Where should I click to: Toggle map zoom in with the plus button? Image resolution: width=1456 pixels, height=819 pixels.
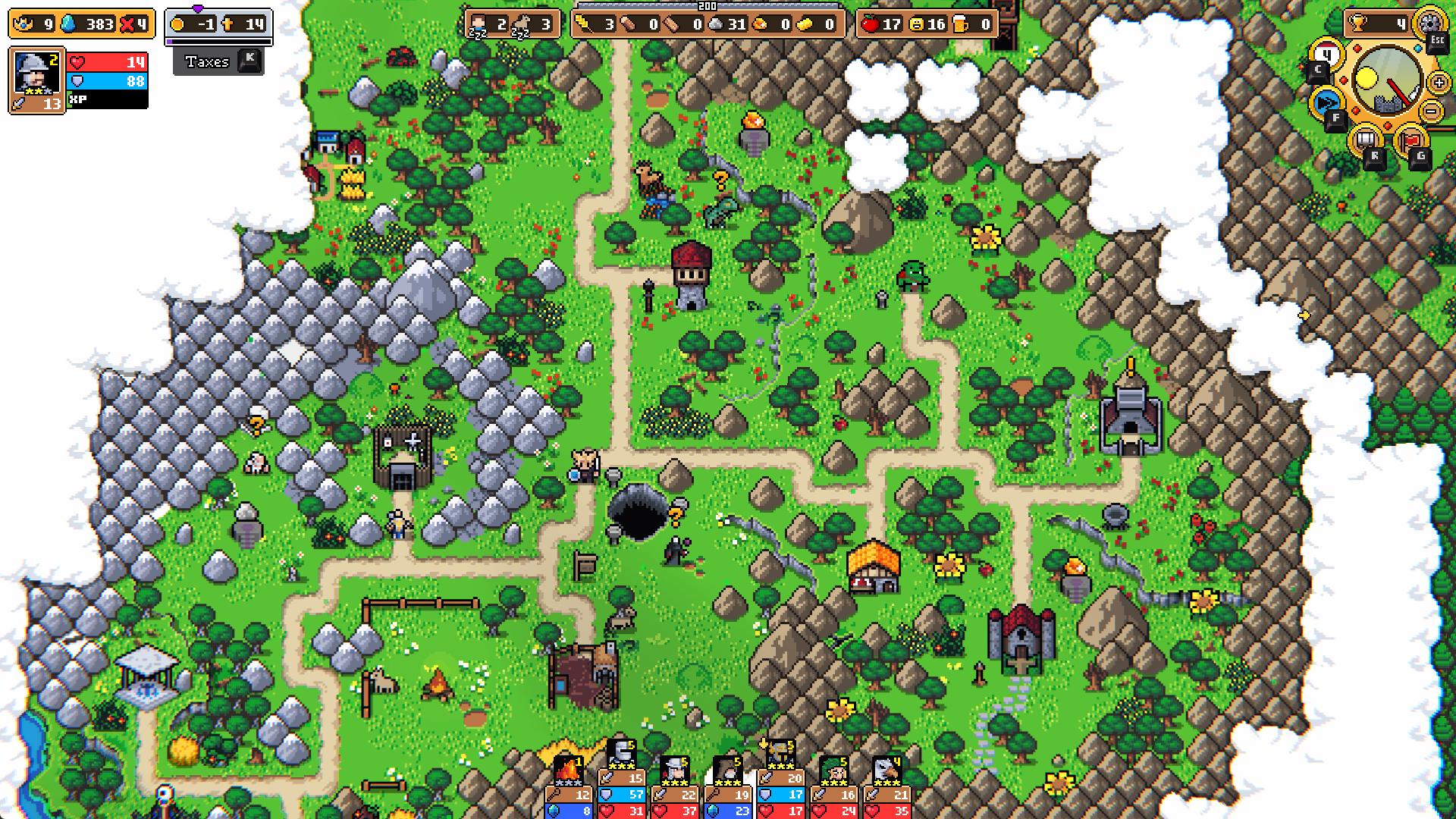[1439, 83]
